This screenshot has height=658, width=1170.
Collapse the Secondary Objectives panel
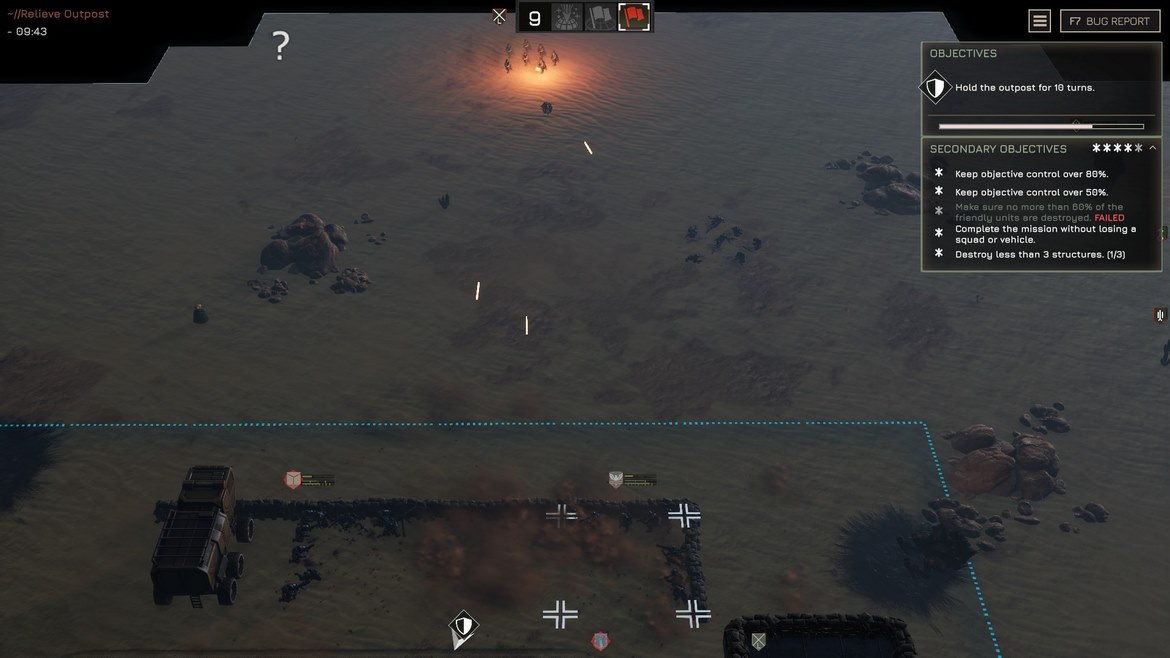coord(1152,148)
